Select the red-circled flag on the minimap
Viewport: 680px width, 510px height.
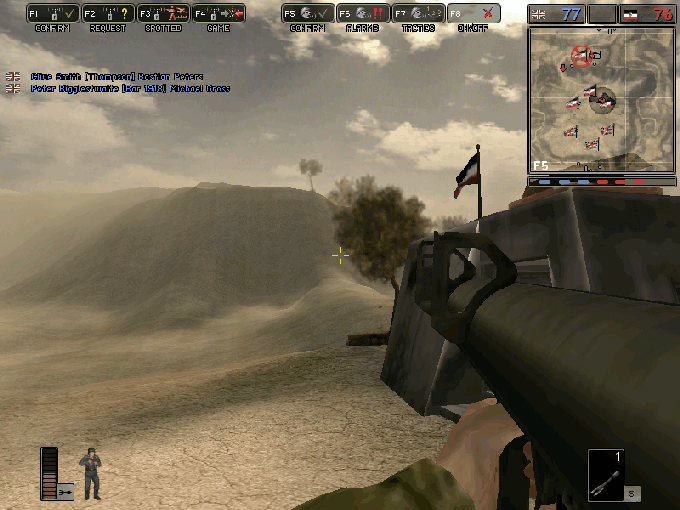tap(581, 54)
